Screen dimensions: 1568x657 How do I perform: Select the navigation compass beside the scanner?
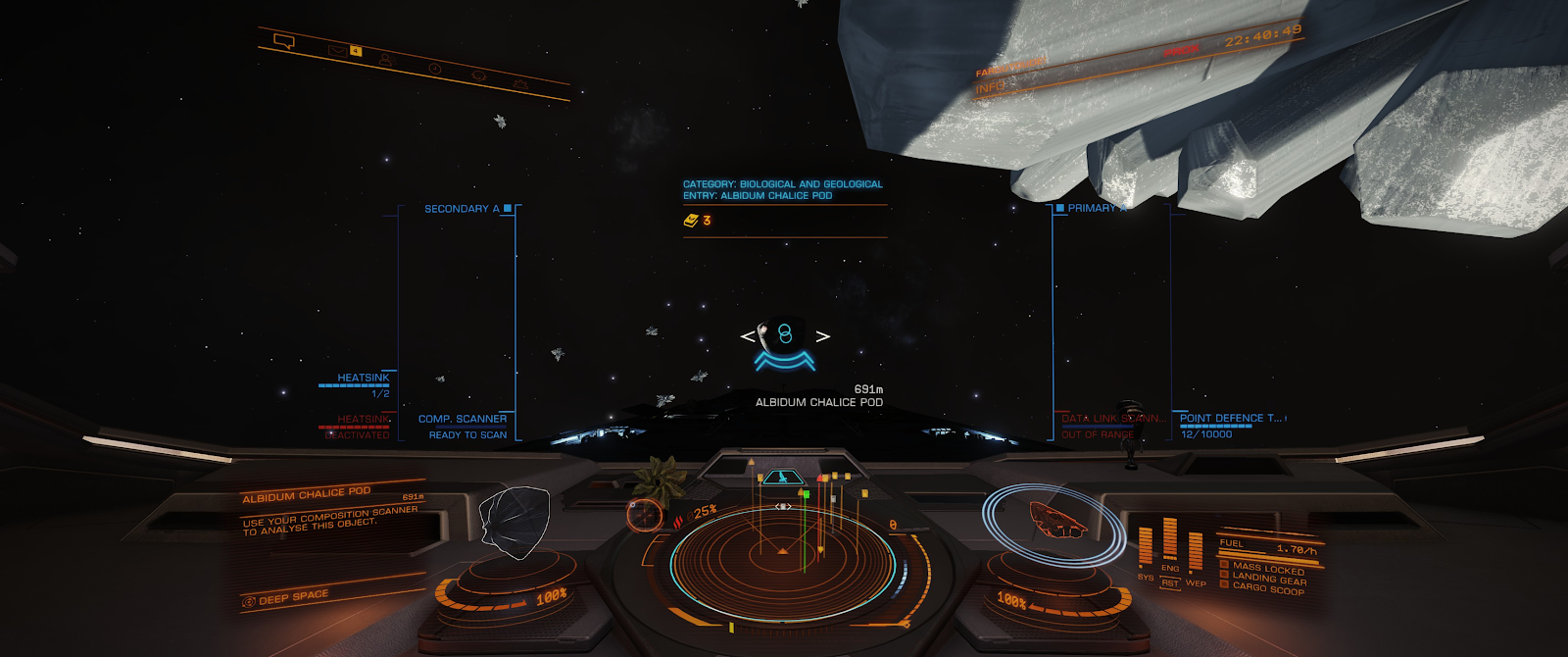(645, 514)
